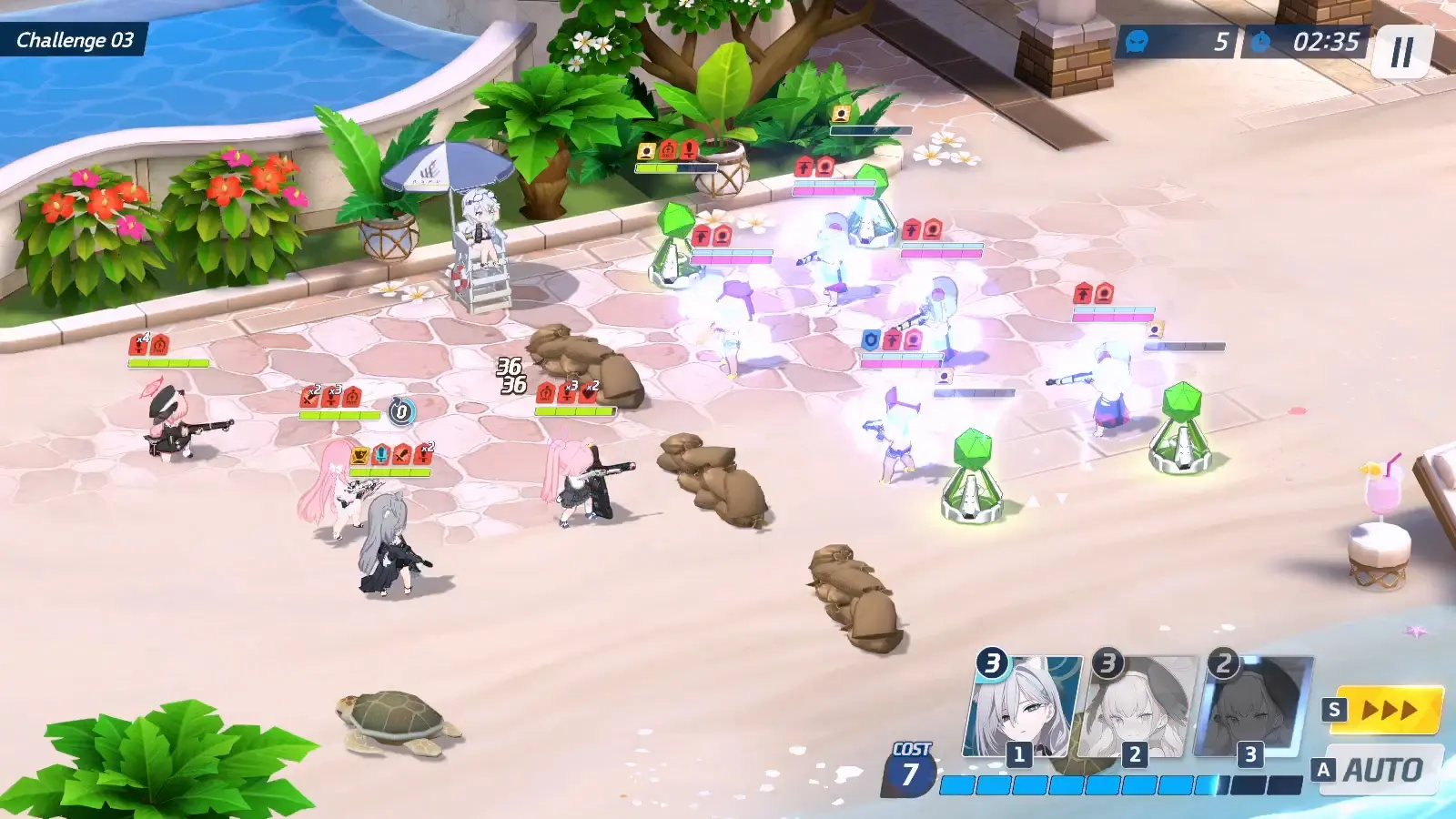1456x819 pixels.
Task: Choose the third skill card costing 2
Action: click(x=1254, y=708)
